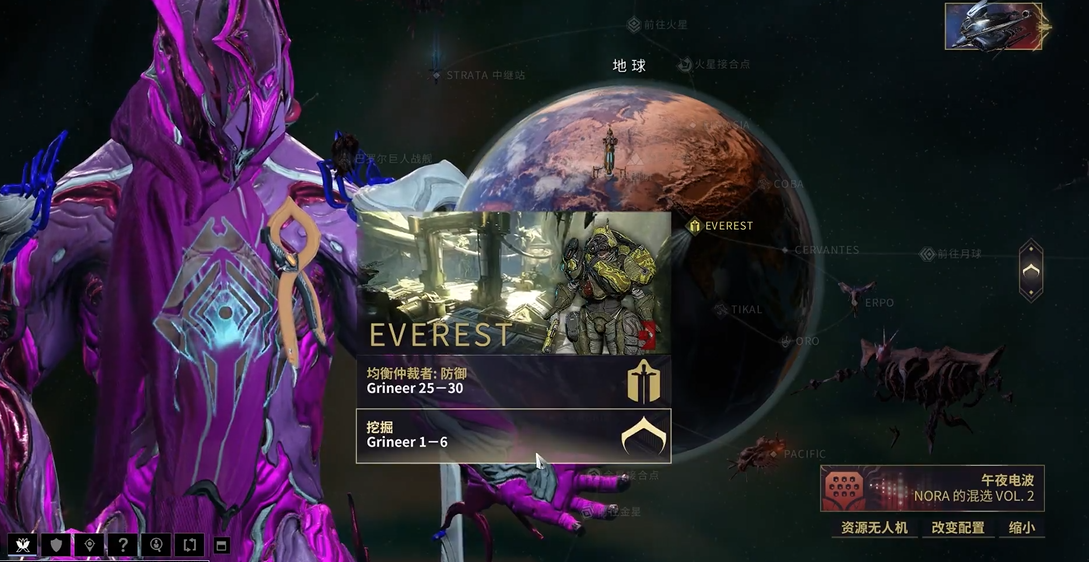Open 改变配置 loadout settings
Viewport: 1089px width, 562px height.
(957, 527)
